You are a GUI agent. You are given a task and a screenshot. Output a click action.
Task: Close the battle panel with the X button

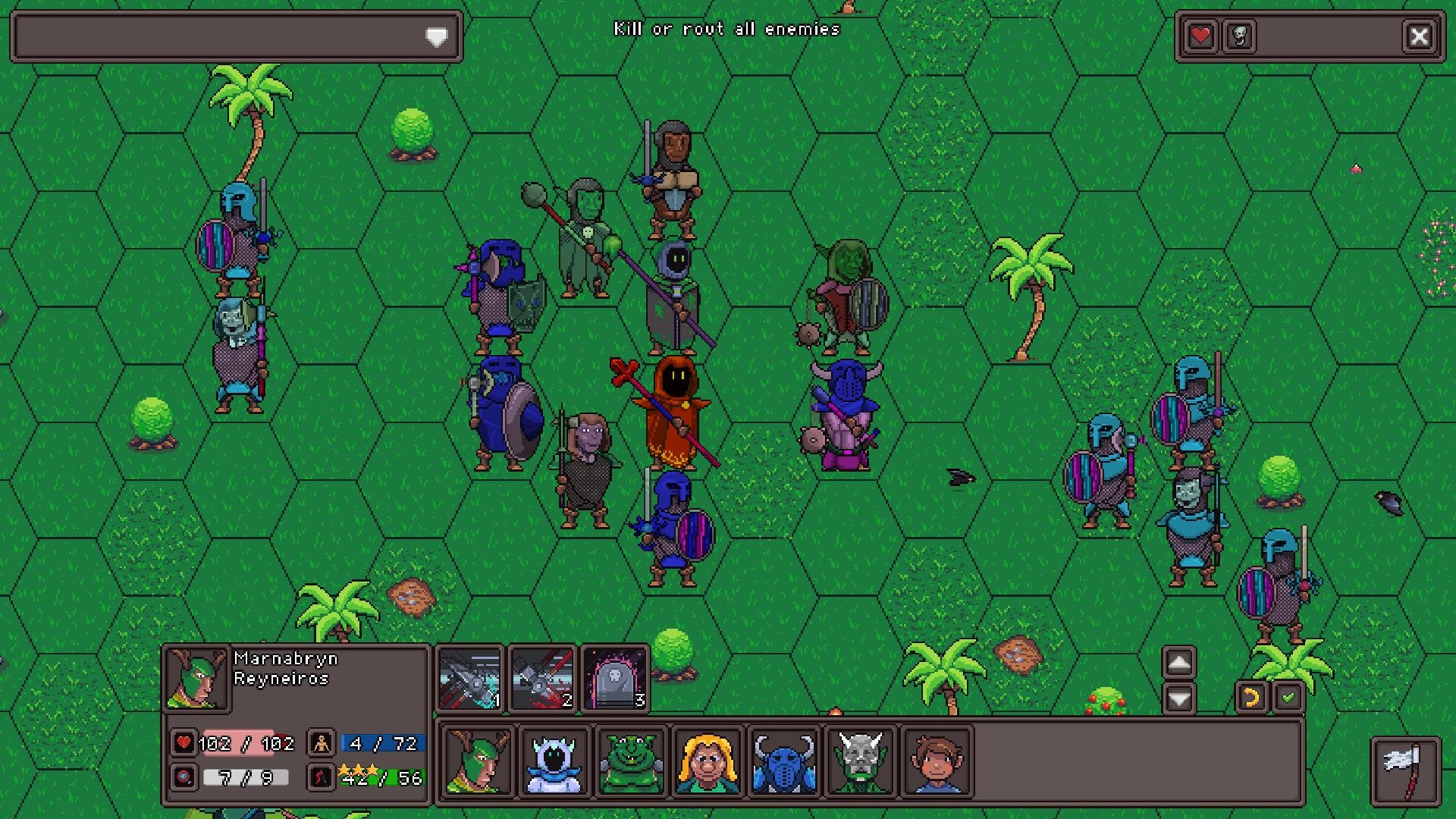click(x=1419, y=35)
